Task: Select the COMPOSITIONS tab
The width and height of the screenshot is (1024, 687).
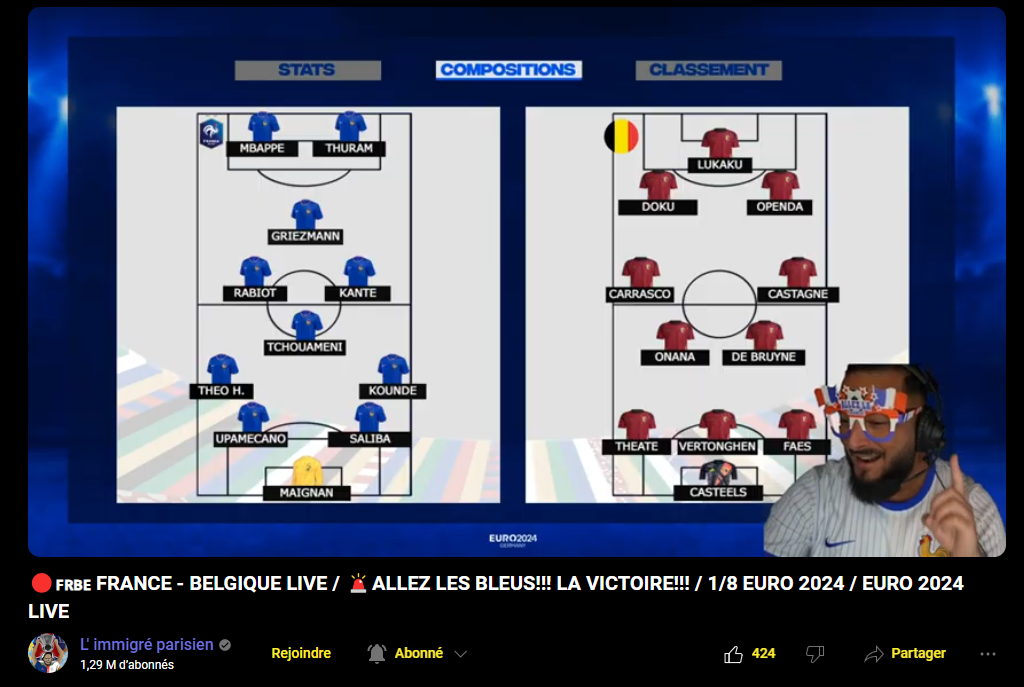Action: click(x=508, y=70)
